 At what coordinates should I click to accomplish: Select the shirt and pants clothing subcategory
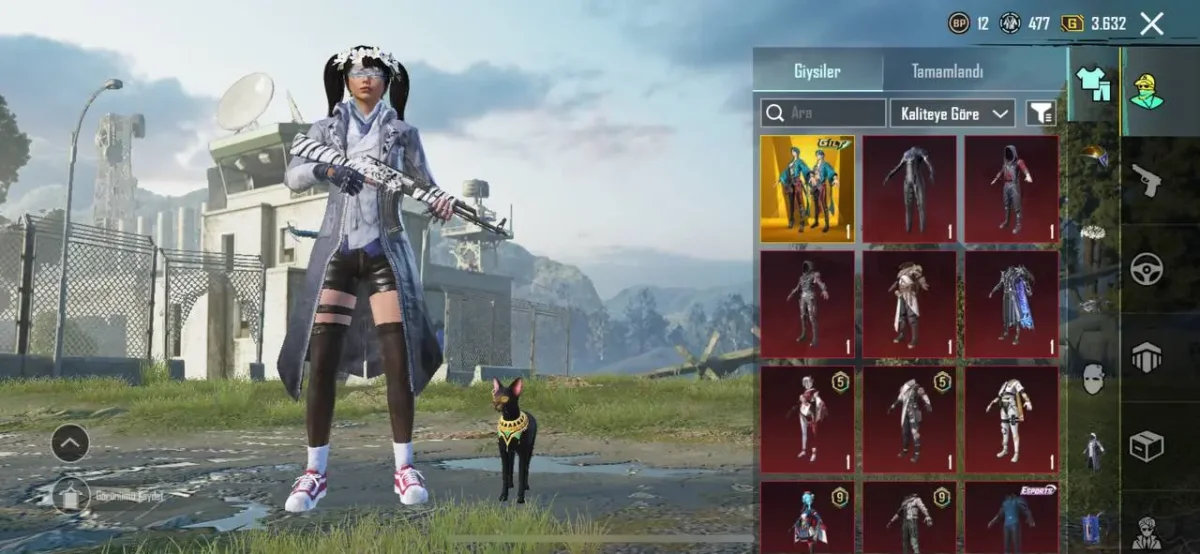click(1092, 83)
